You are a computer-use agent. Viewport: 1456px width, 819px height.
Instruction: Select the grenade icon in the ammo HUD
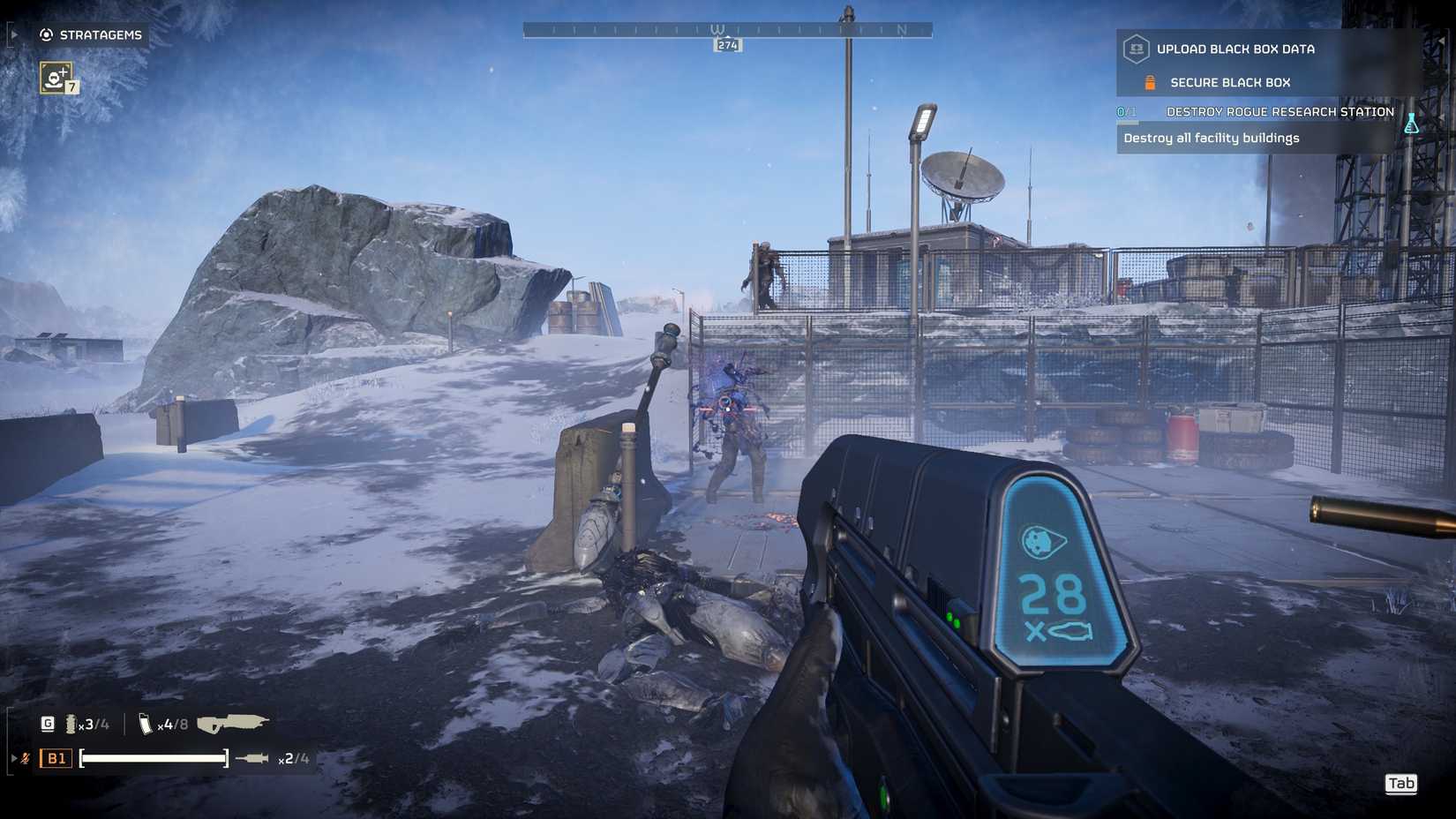[71, 725]
